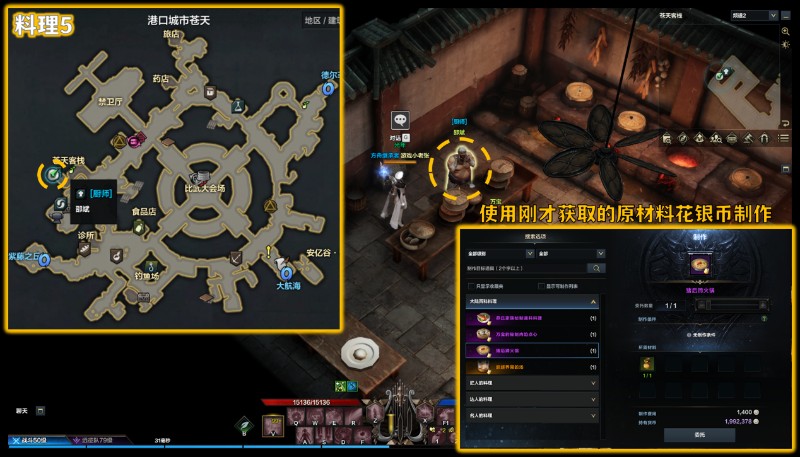Click the 苍天客栈 chef marker on map

tap(53, 176)
